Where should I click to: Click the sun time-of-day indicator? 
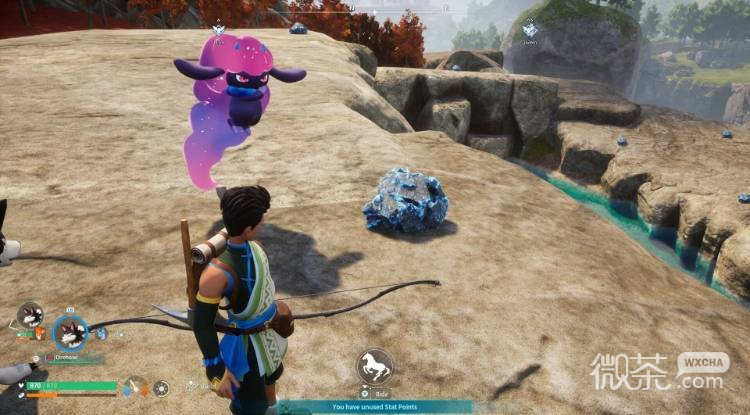coord(160,387)
